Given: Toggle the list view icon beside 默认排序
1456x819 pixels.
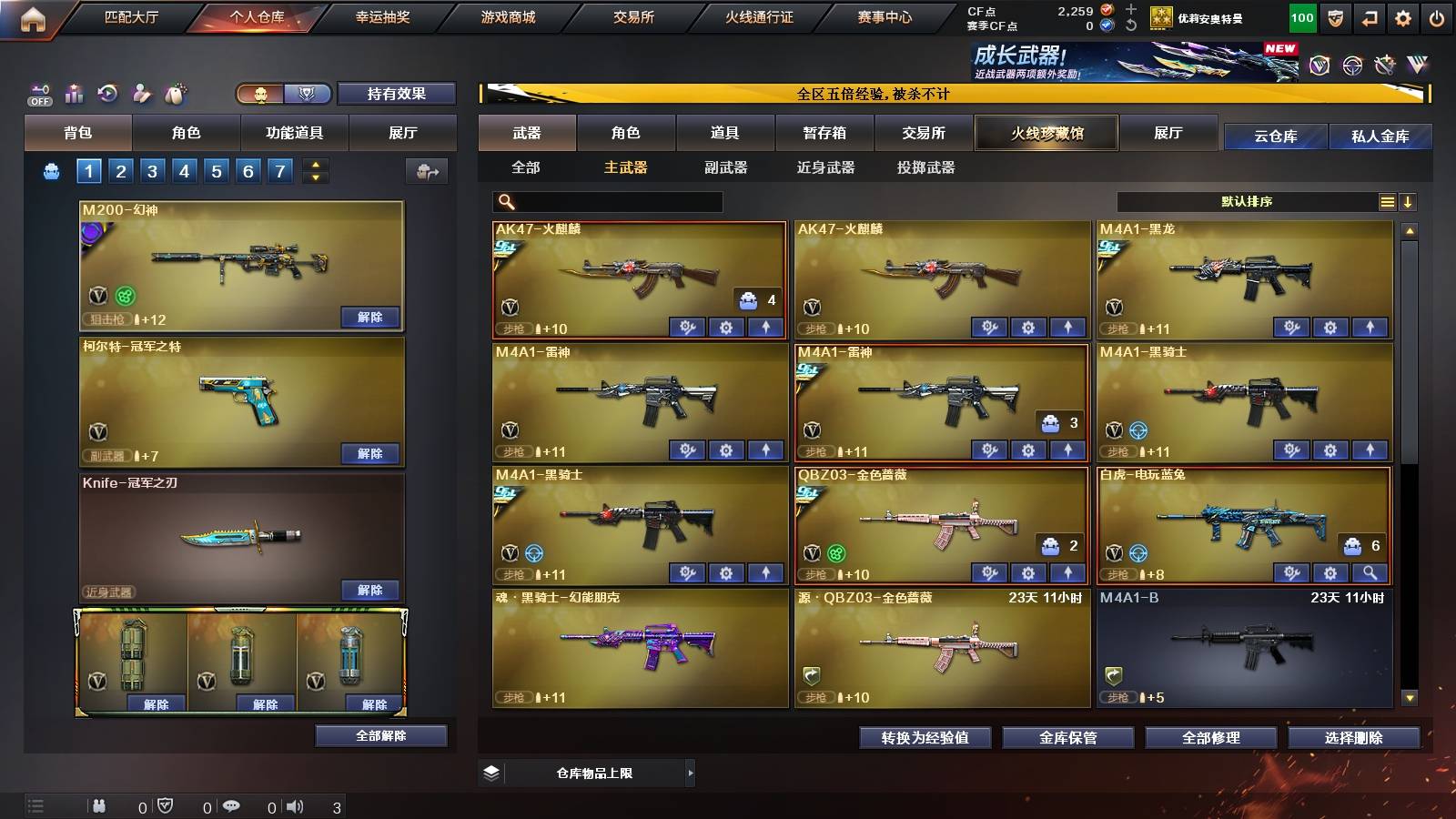Looking at the screenshot, I should pyautogui.click(x=1387, y=201).
